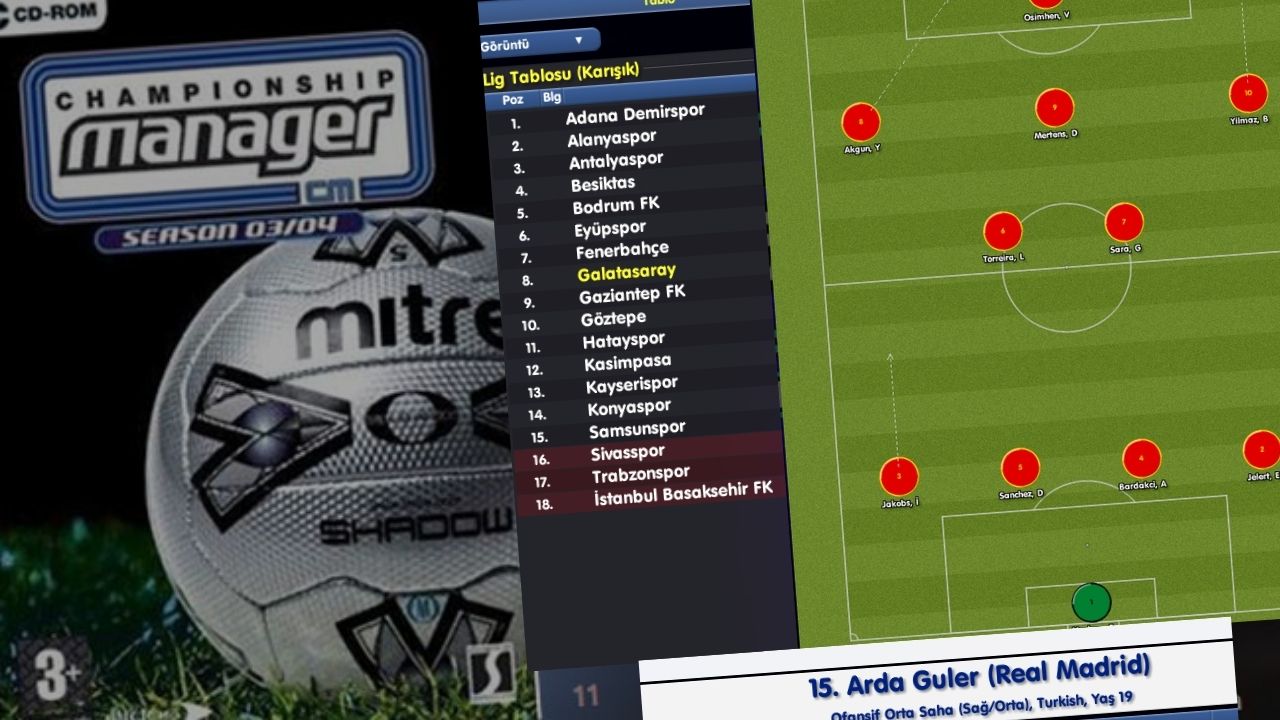Choose Torreira's midfield marker

pyautogui.click(x=1003, y=232)
